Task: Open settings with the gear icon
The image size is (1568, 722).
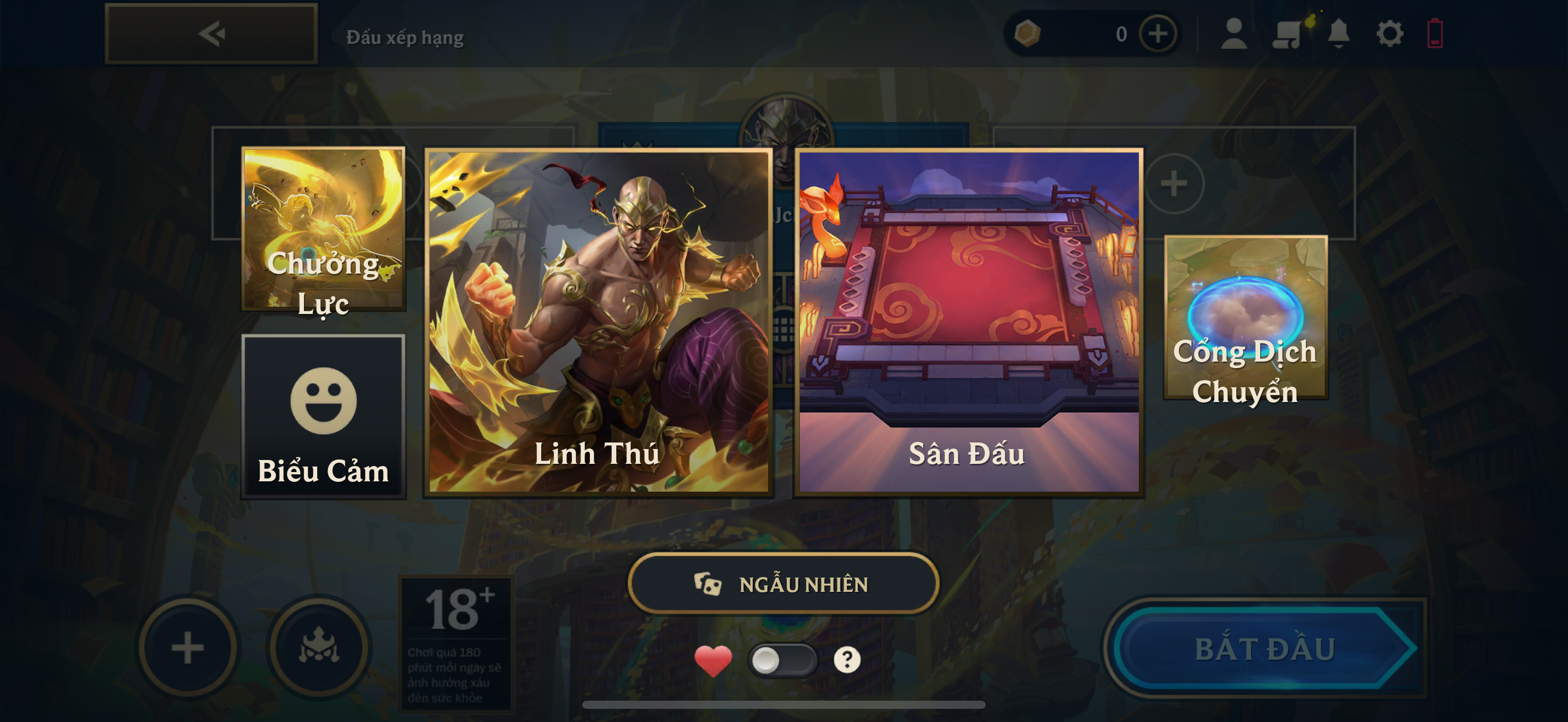Action: 1390,33
